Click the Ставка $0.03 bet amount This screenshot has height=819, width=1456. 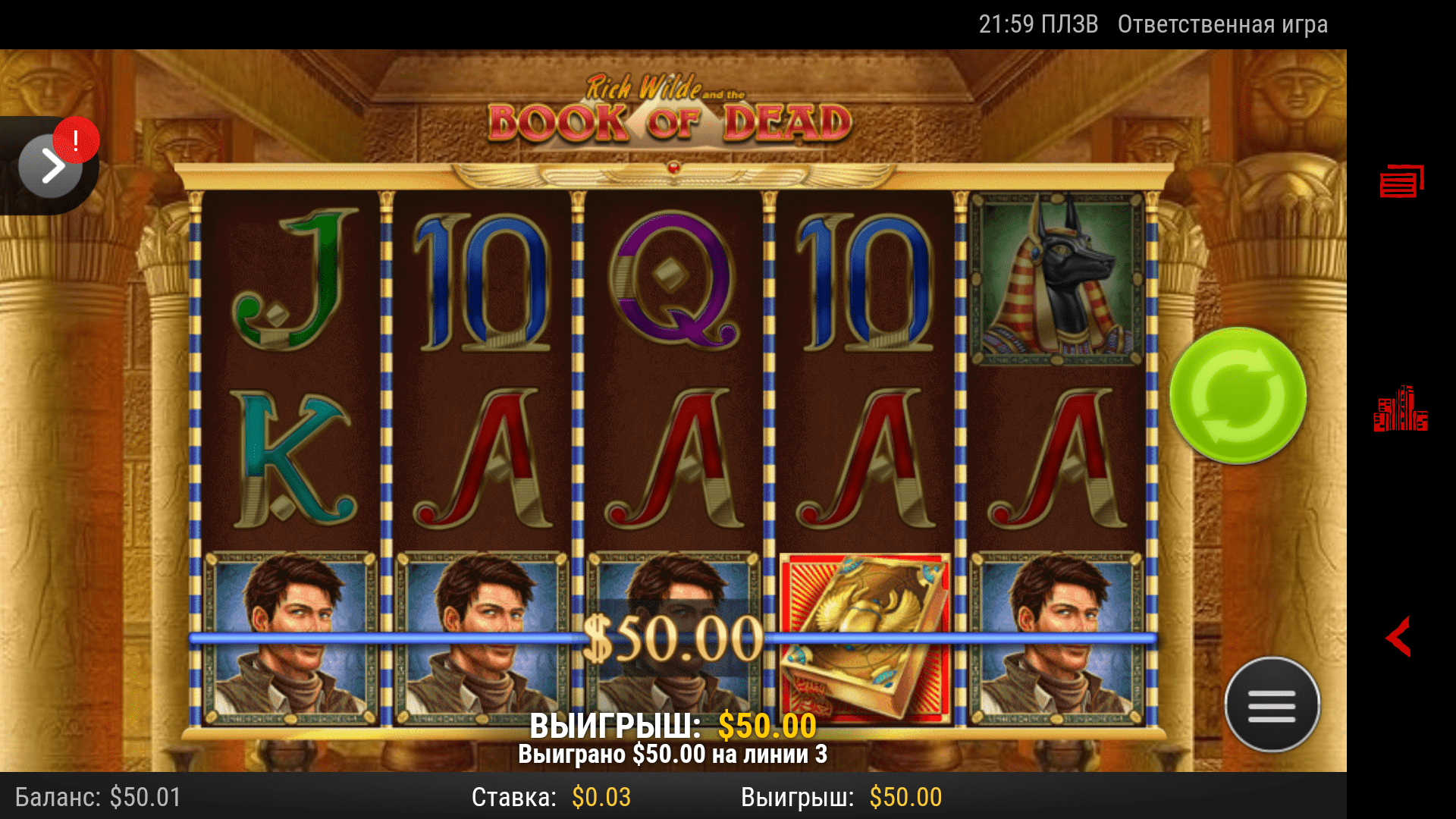pos(551,797)
